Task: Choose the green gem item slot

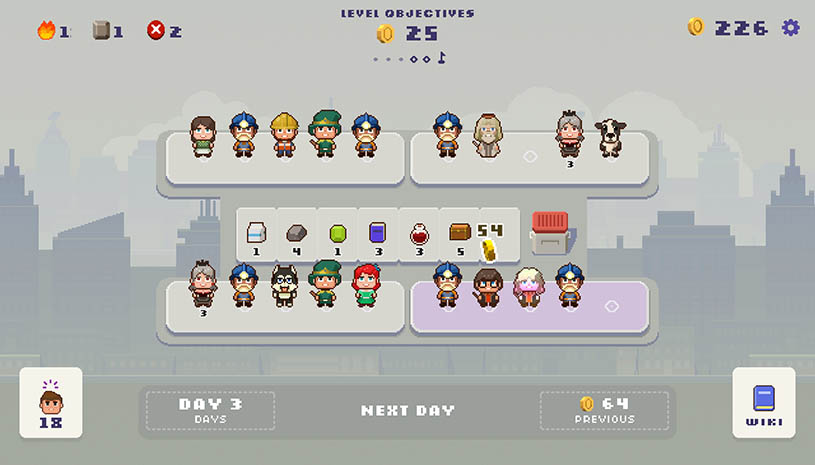Action: pyautogui.click(x=337, y=236)
